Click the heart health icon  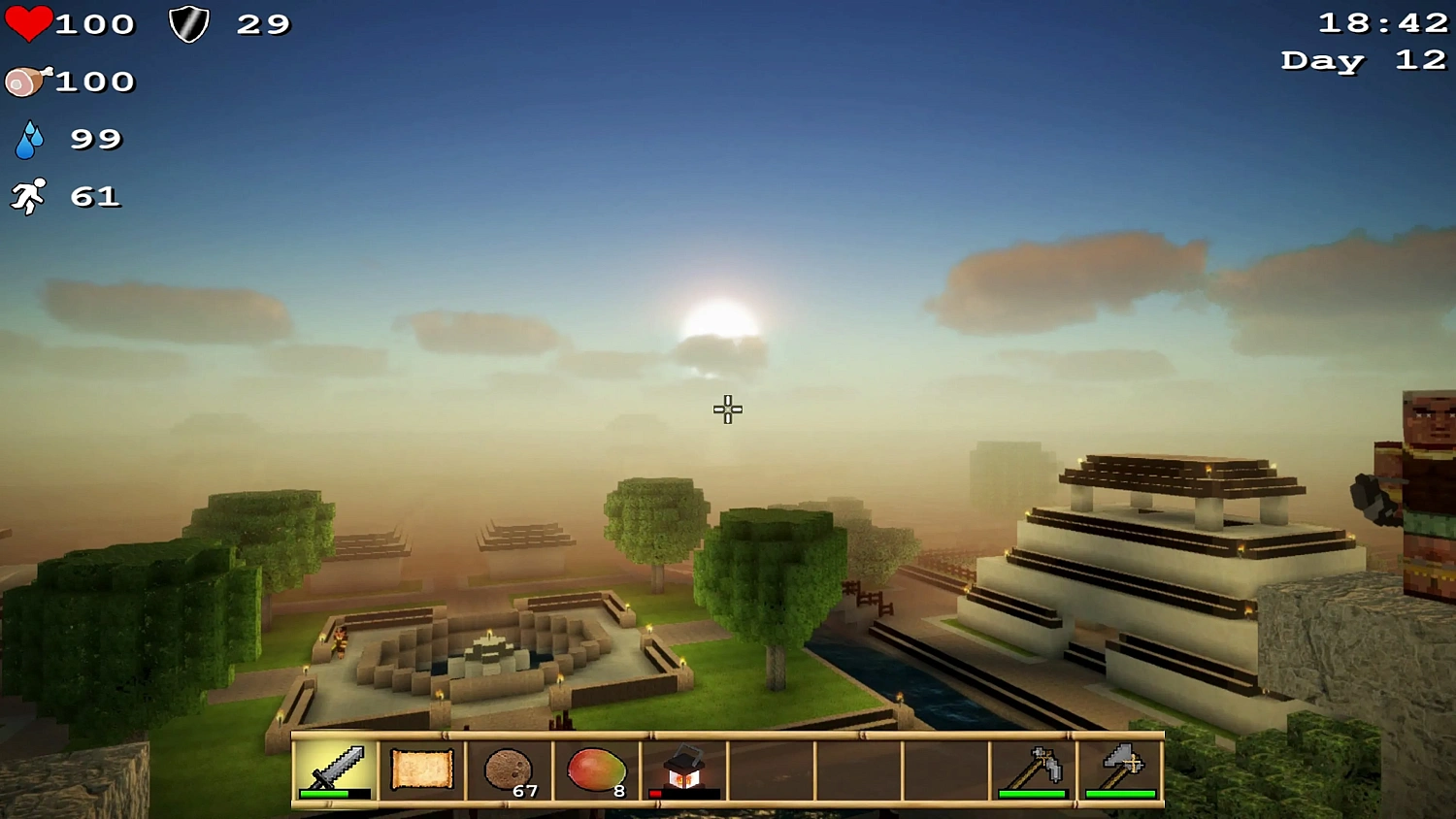click(x=29, y=23)
